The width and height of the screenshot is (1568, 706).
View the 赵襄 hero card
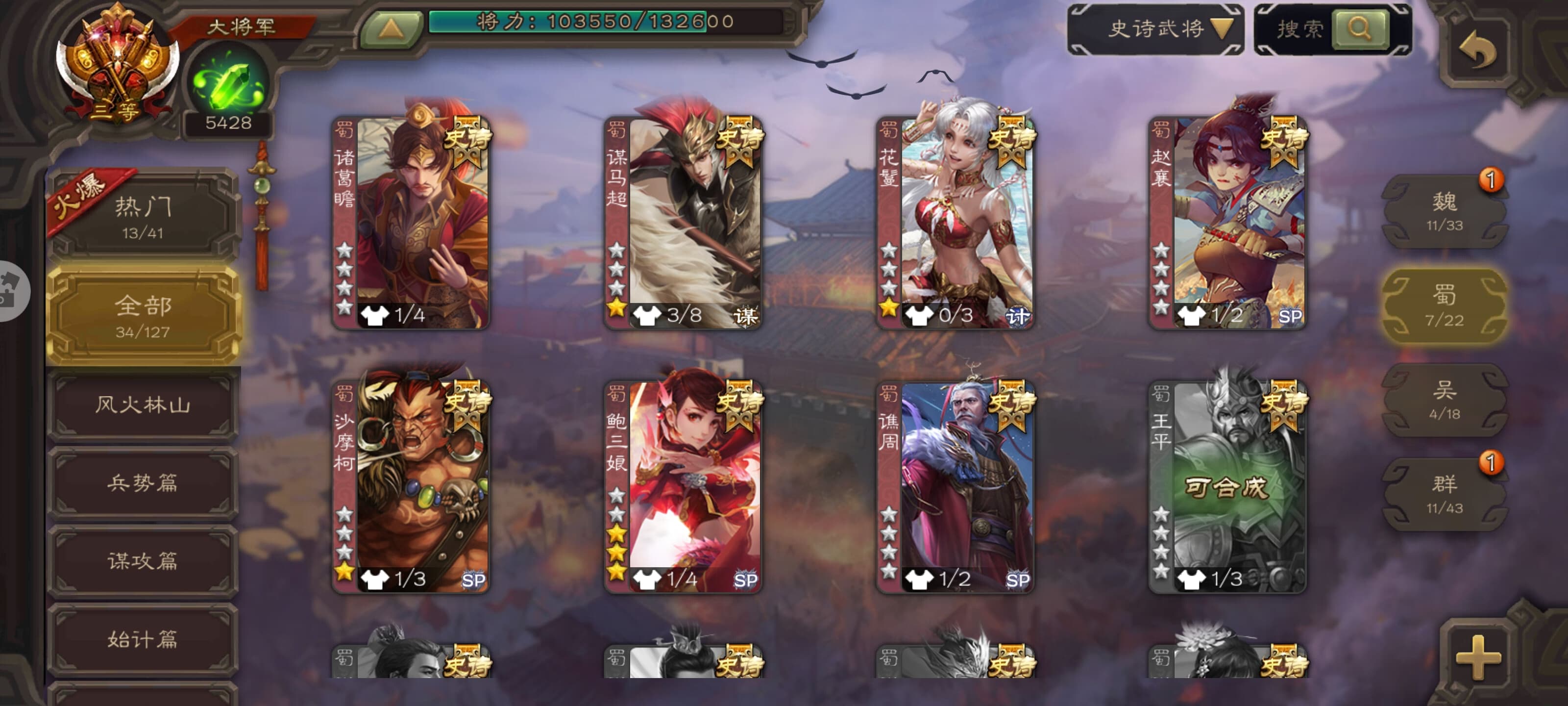click(x=1228, y=223)
